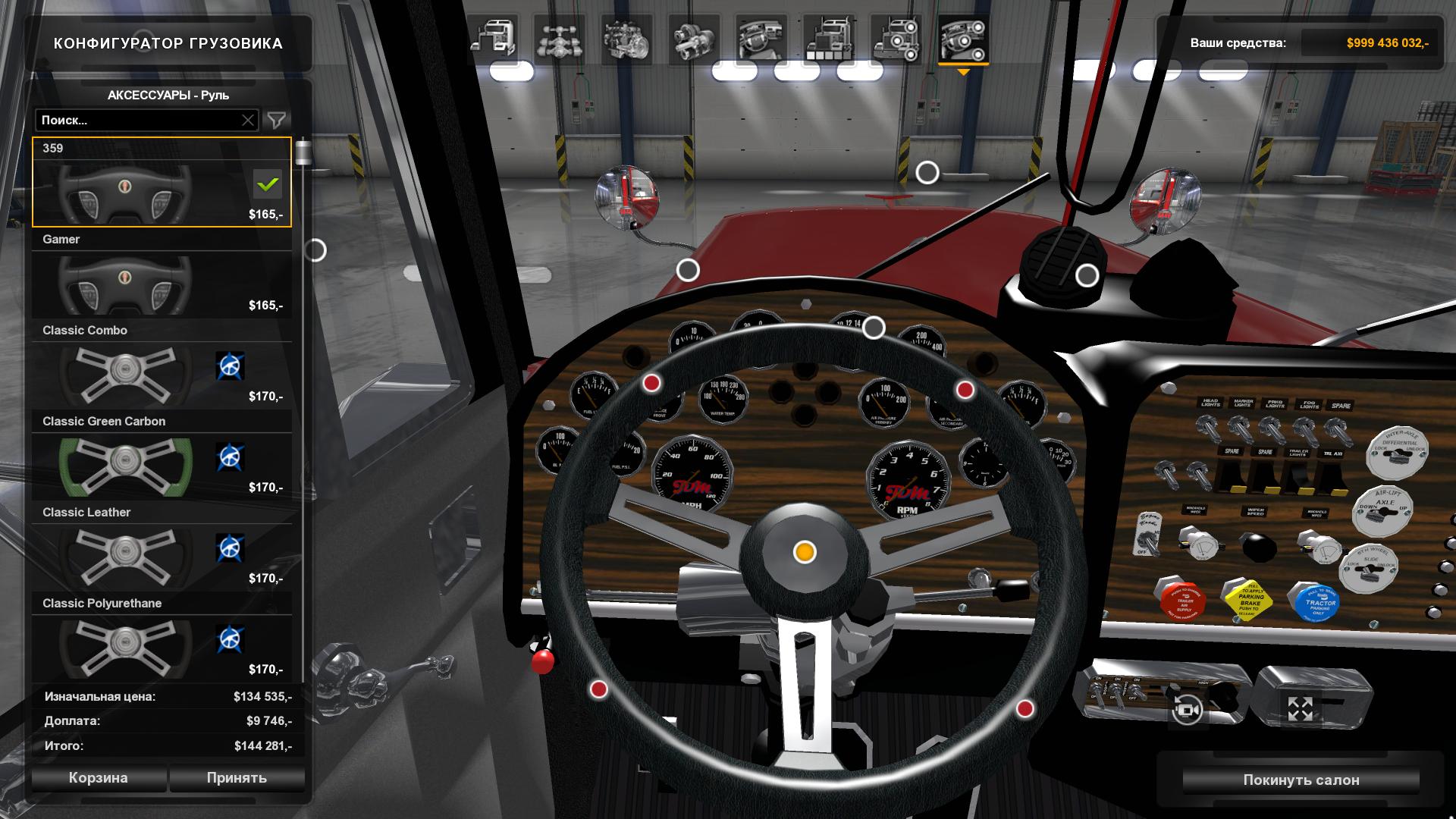The image size is (1456, 819).
Task: Choose the Gamer steering wheel
Action: point(162,273)
